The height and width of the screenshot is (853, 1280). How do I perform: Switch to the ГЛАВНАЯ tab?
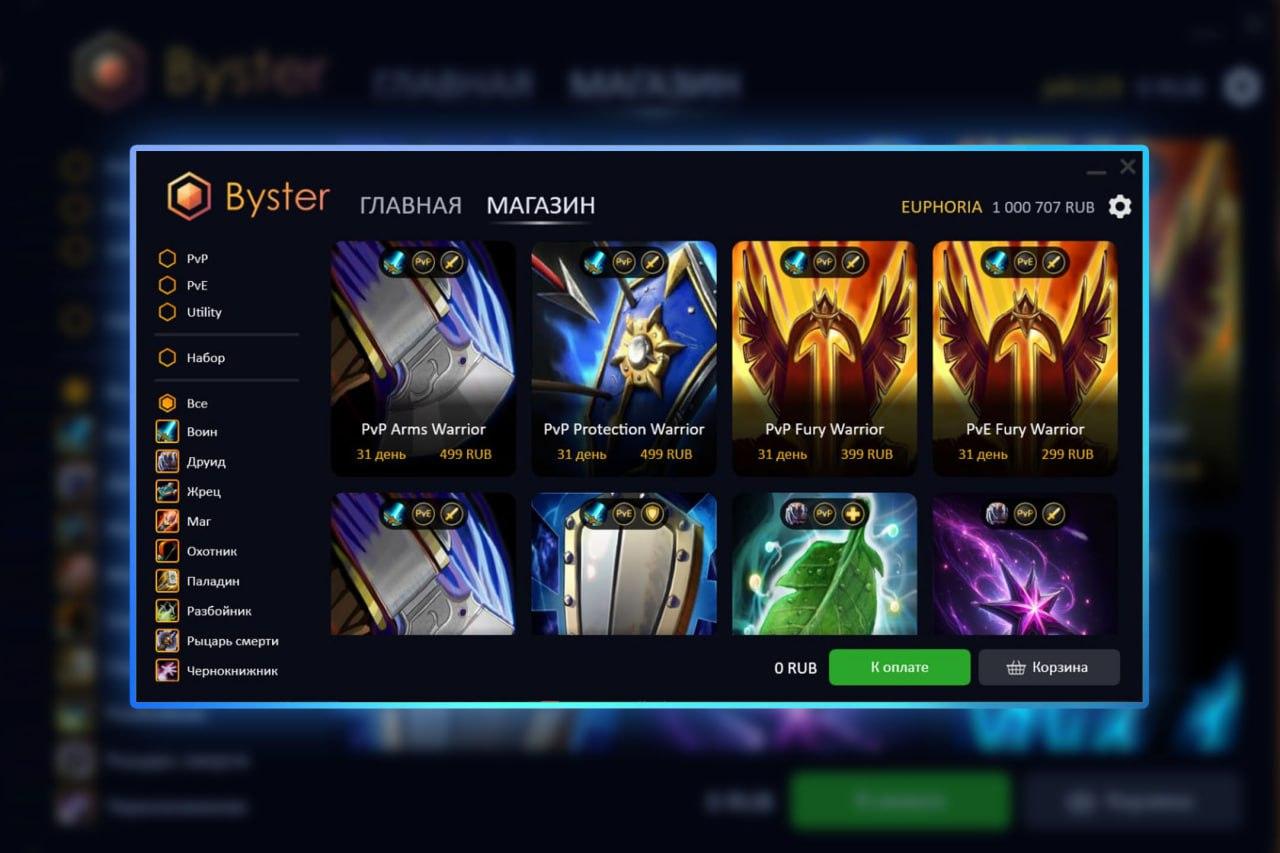410,206
